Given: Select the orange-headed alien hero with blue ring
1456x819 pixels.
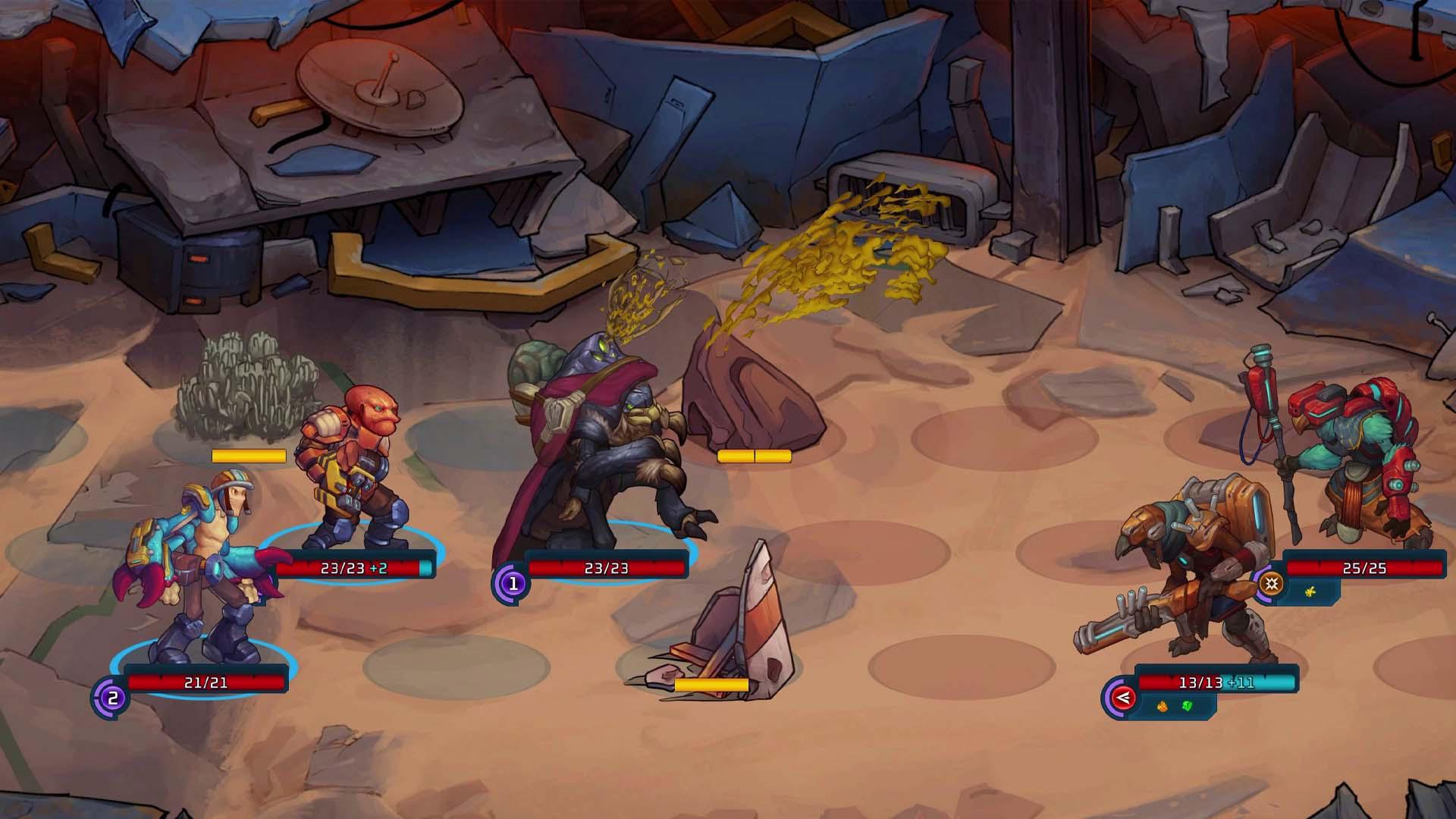Looking at the screenshot, I should click(x=347, y=470).
